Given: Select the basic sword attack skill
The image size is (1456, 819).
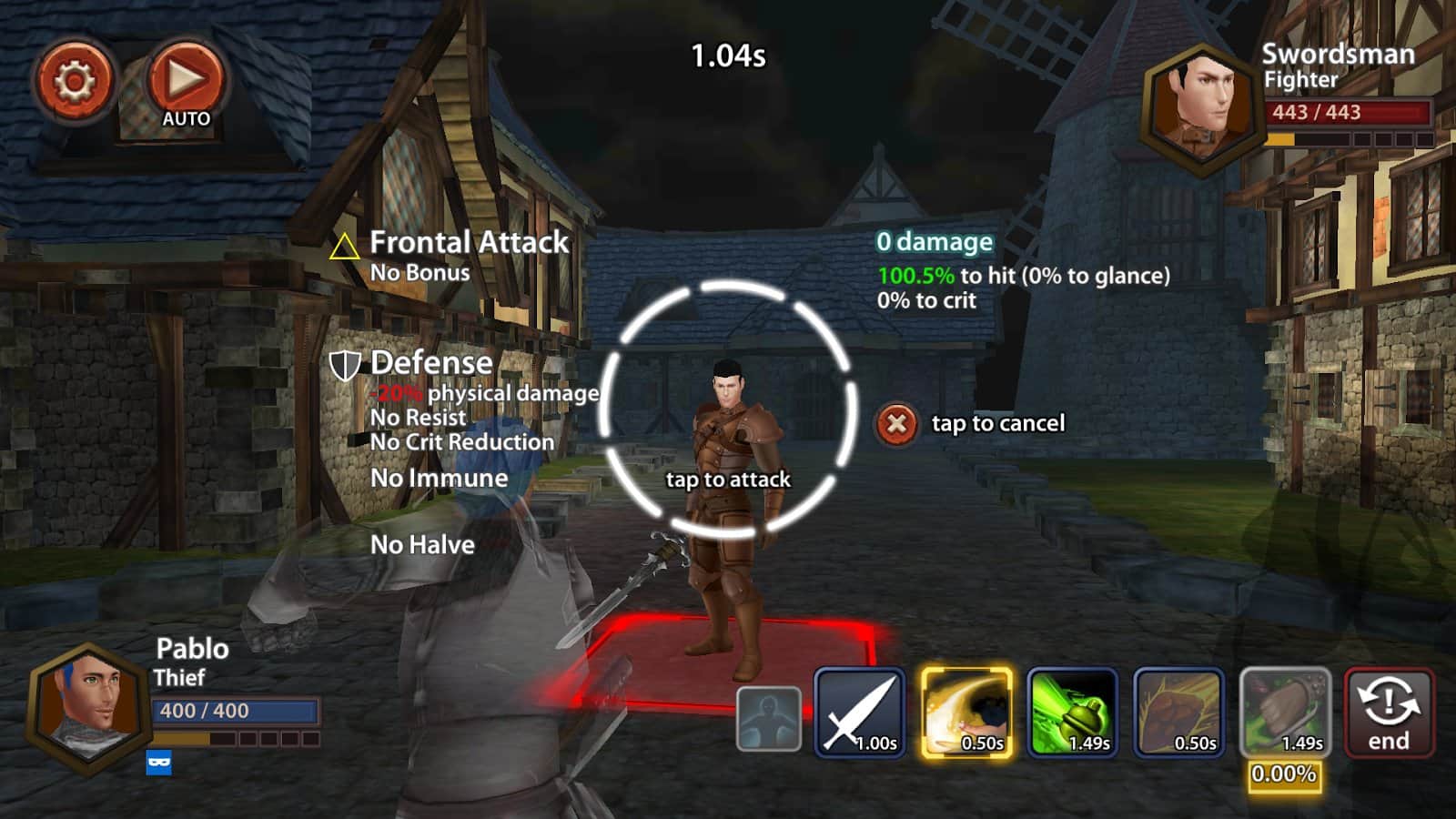Looking at the screenshot, I should click(x=860, y=713).
